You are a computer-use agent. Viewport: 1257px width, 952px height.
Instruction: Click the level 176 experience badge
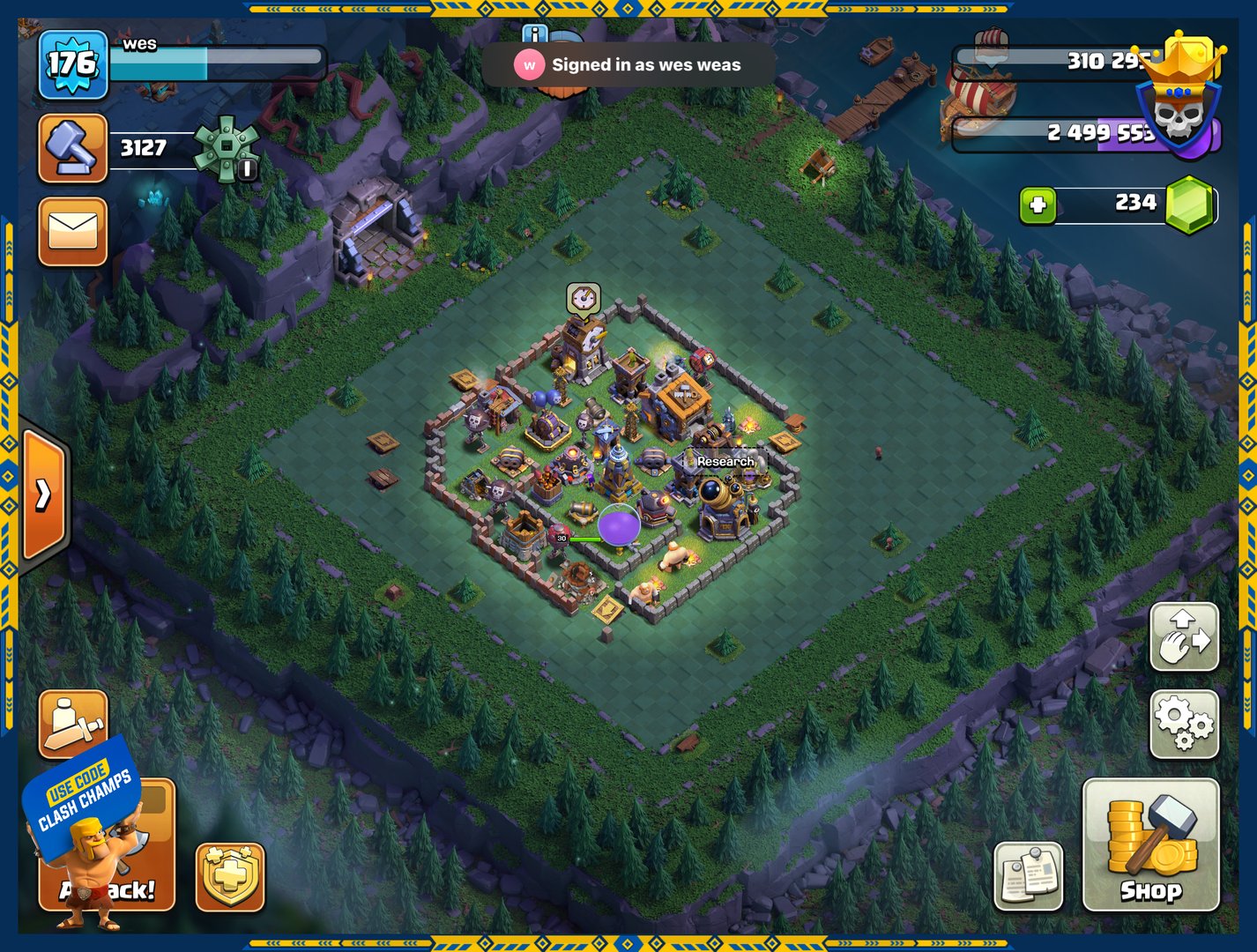tap(72, 64)
